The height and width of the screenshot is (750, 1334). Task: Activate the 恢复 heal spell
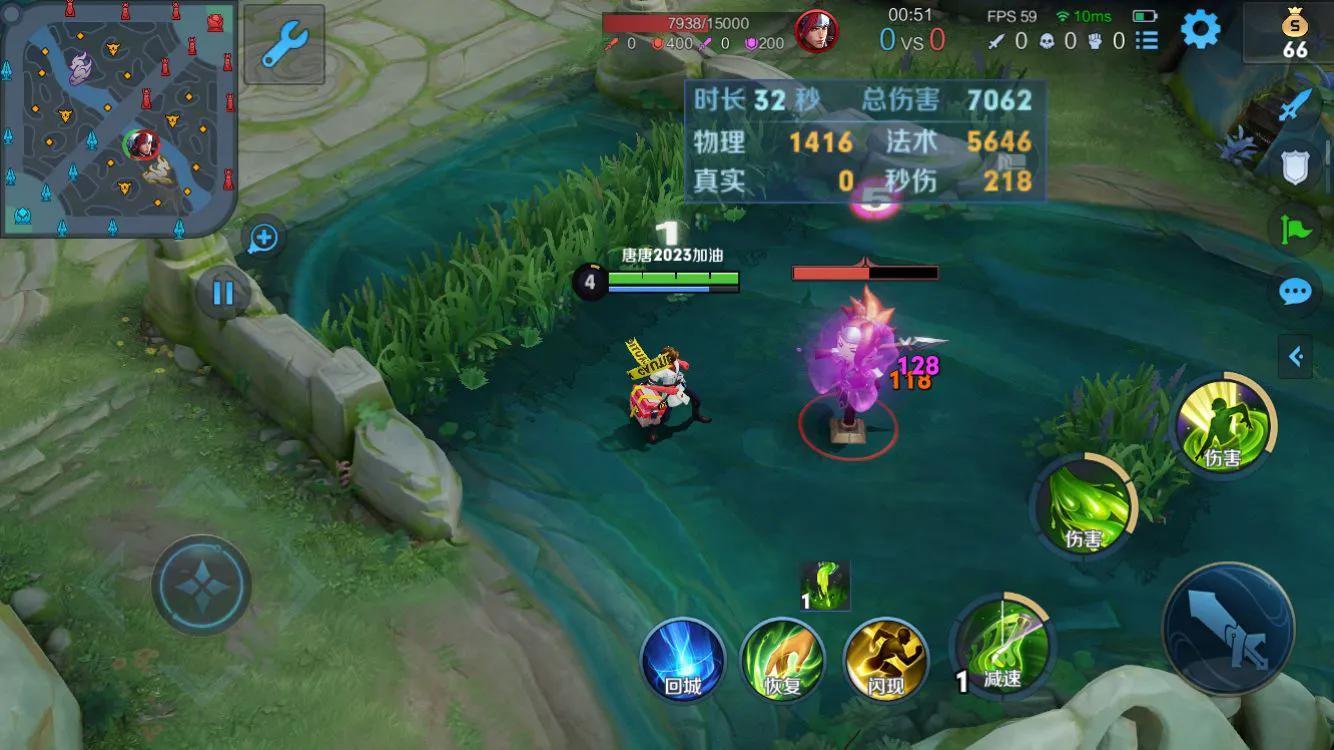(782, 661)
